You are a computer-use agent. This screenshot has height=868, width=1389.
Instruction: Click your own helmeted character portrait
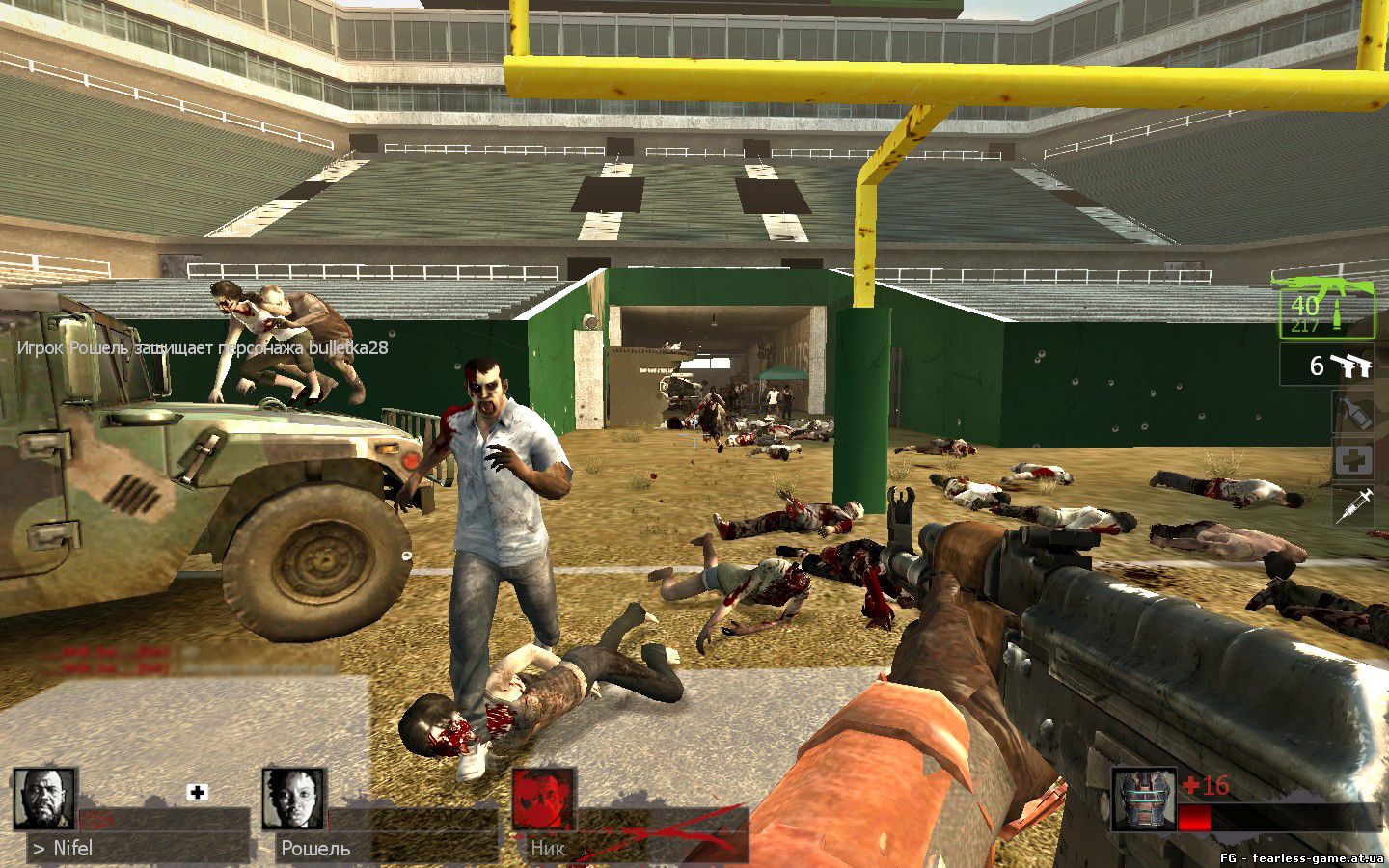1144,800
